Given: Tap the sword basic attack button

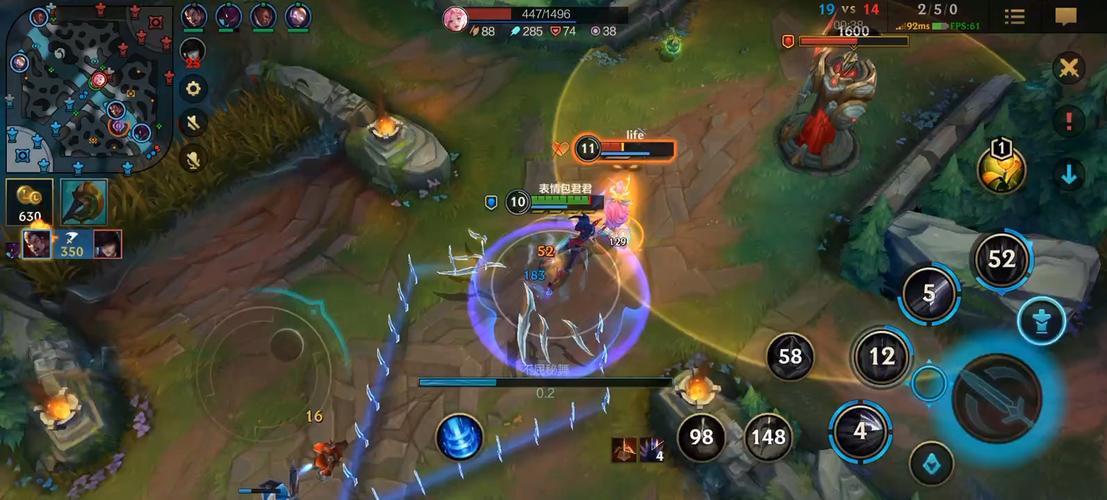Looking at the screenshot, I should tap(997, 399).
